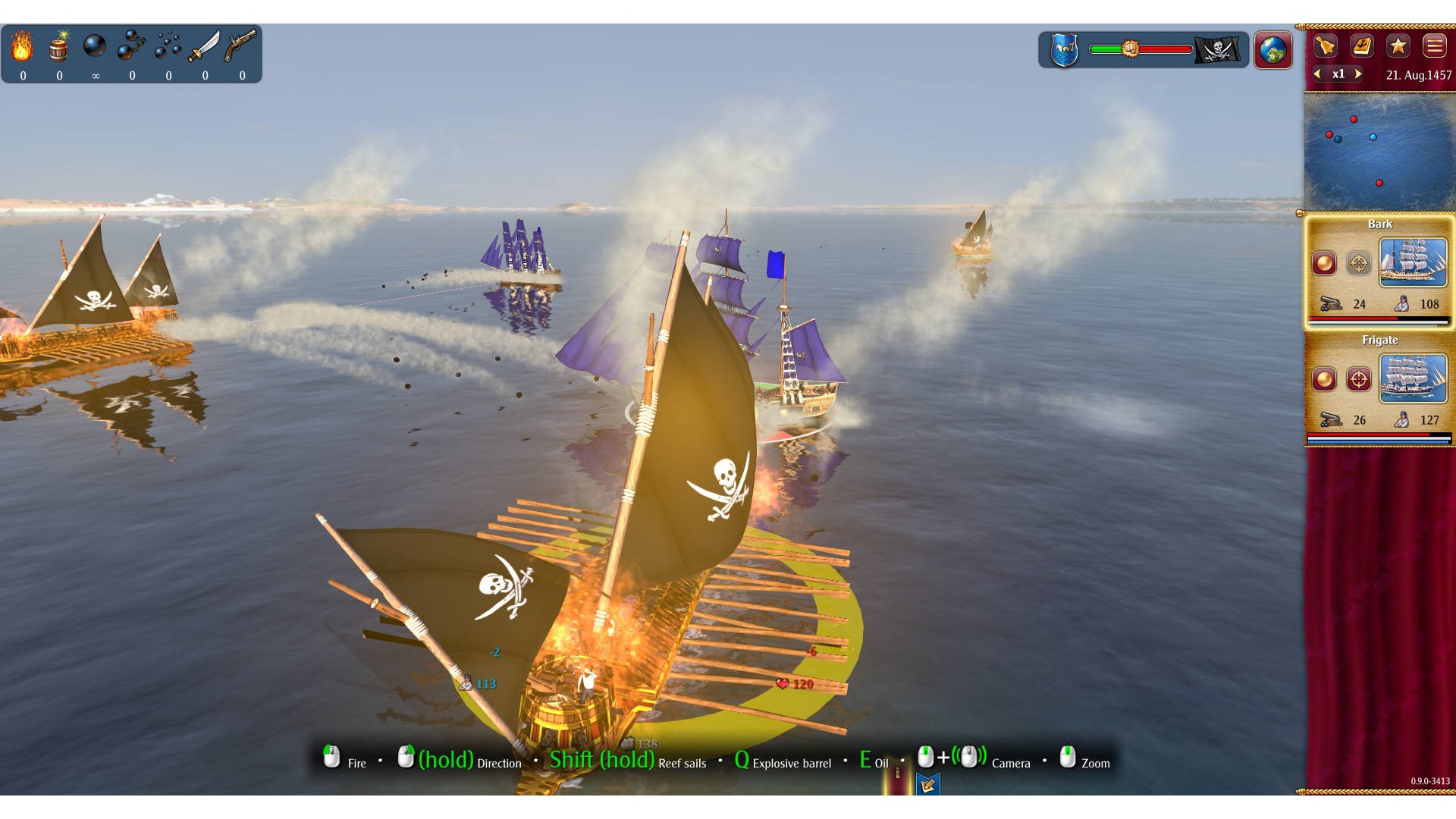Image resolution: width=1456 pixels, height=819 pixels.
Task: Open the hamburger main menu
Action: (x=1434, y=46)
